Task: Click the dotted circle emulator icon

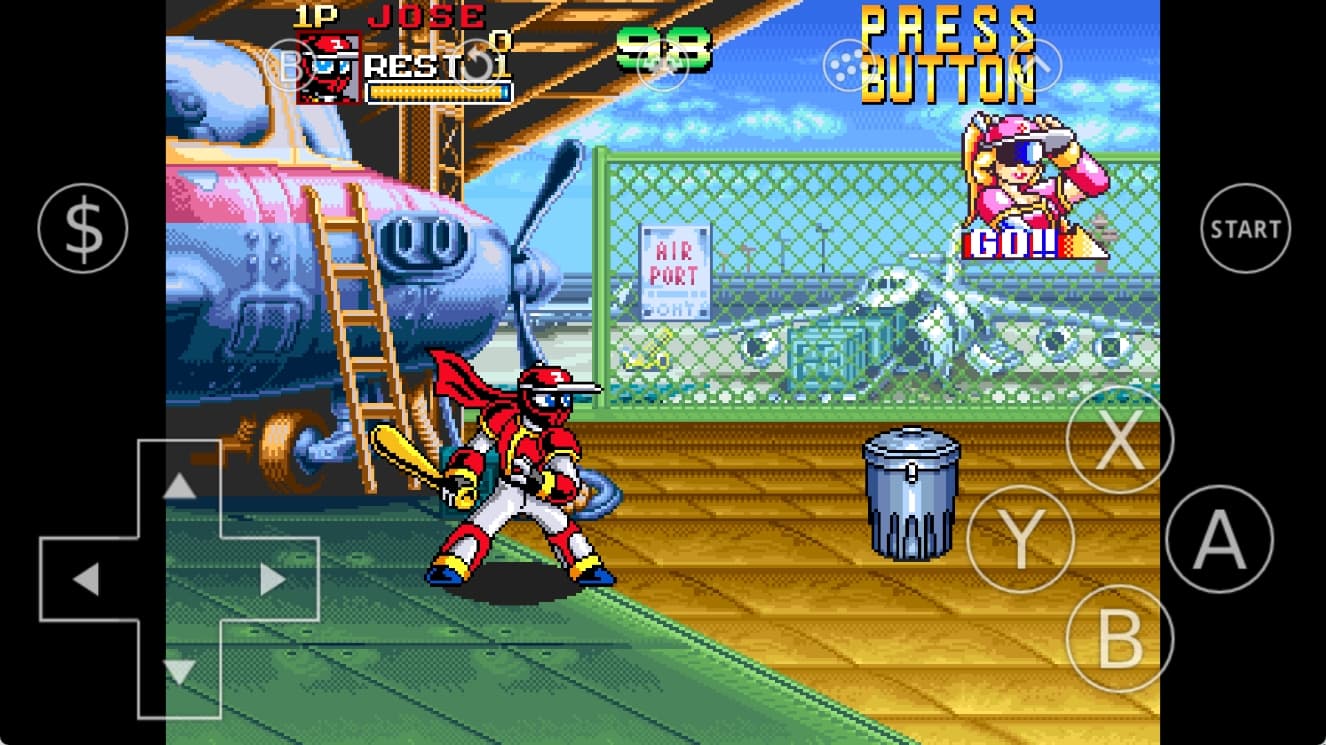Action: pos(848,66)
